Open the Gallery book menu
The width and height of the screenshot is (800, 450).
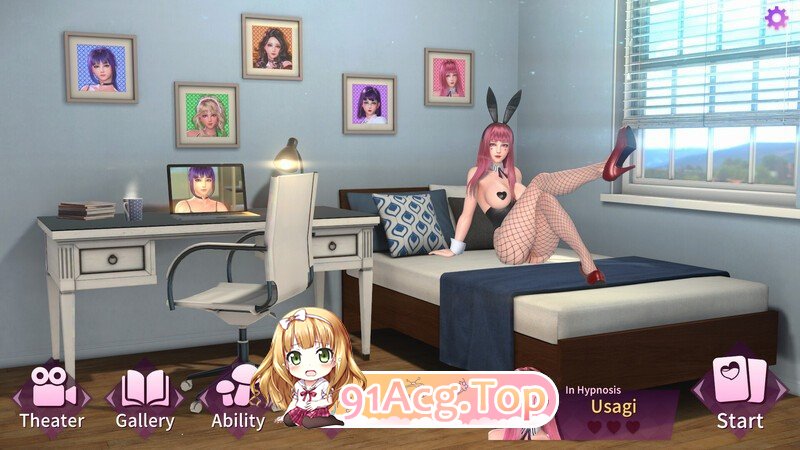coord(145,397)
